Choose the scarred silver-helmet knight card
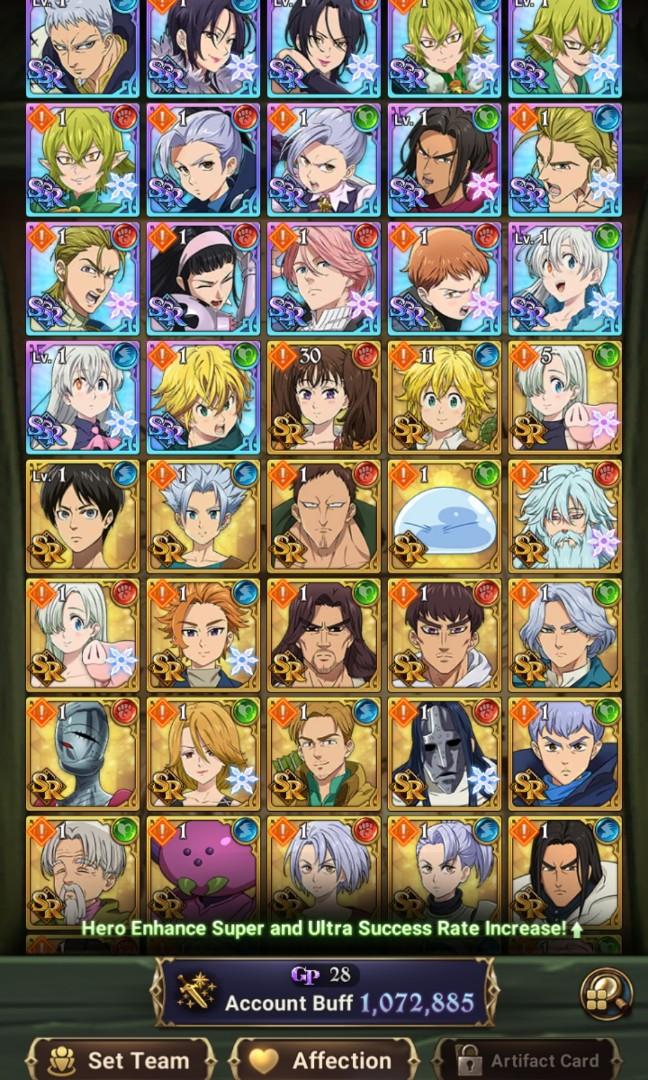 point(82,753)
